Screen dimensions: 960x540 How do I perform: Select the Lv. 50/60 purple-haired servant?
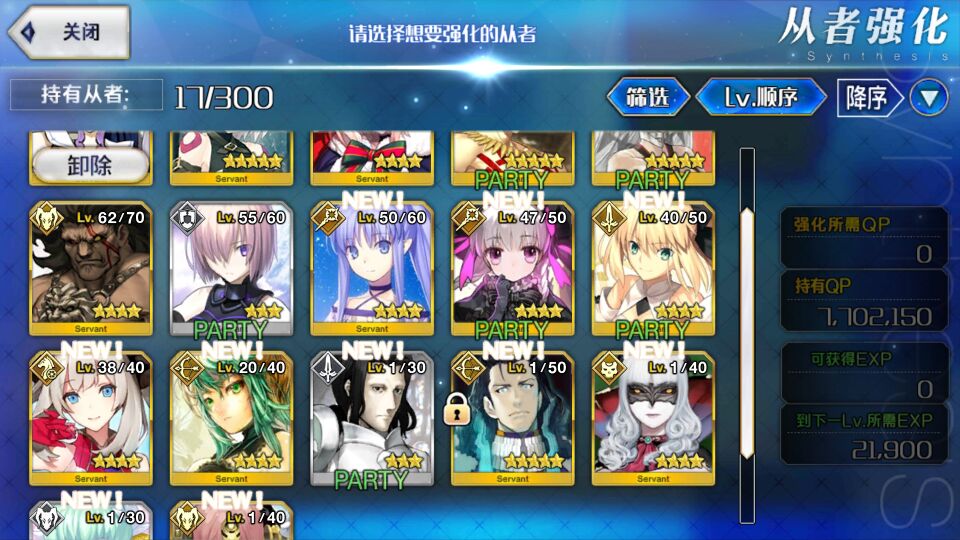coord(371,269)
